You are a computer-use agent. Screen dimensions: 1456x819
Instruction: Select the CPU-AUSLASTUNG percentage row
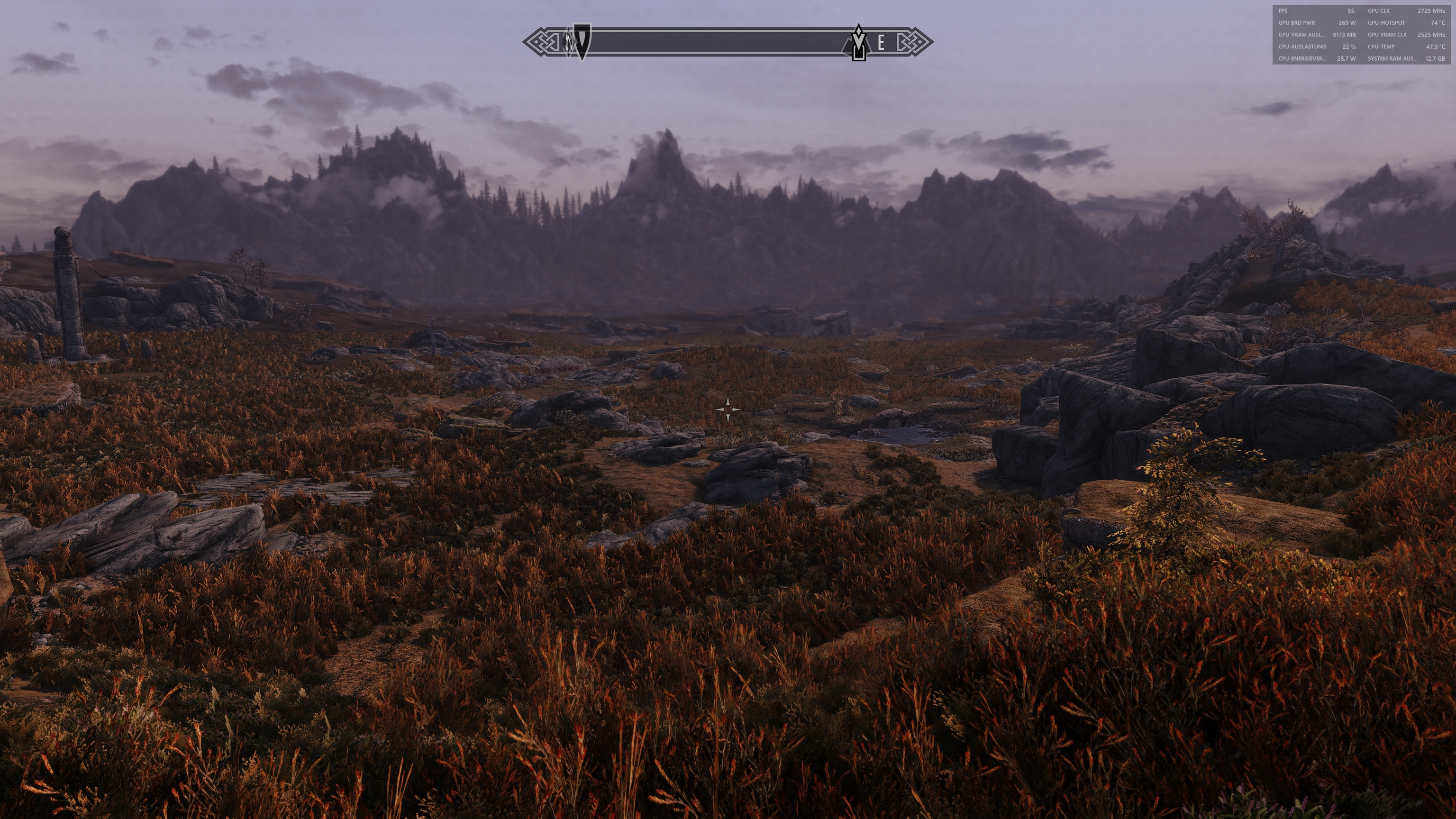(1302, 47)
